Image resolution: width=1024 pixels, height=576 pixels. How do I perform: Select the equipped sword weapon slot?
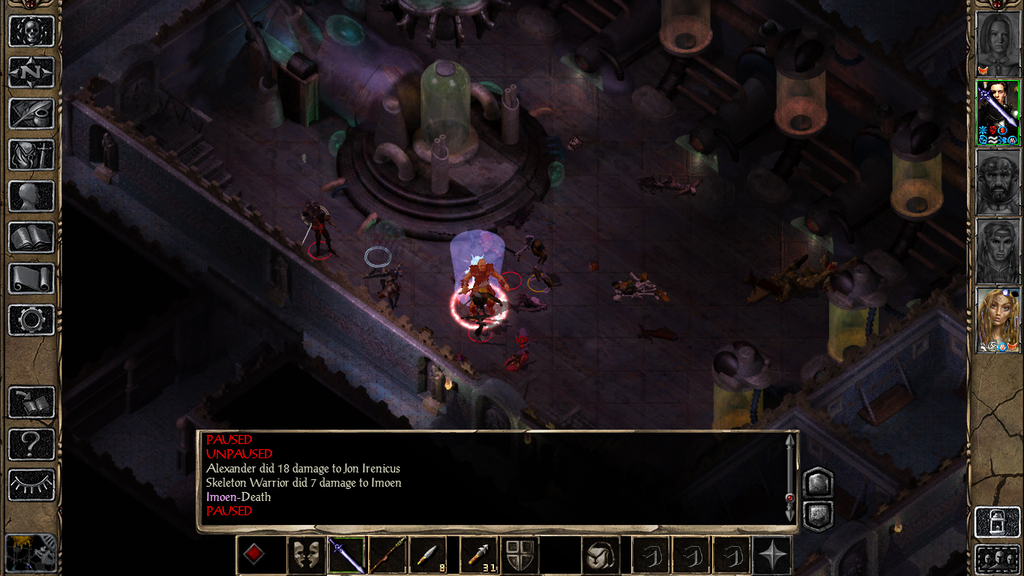(x=347, y=555)
